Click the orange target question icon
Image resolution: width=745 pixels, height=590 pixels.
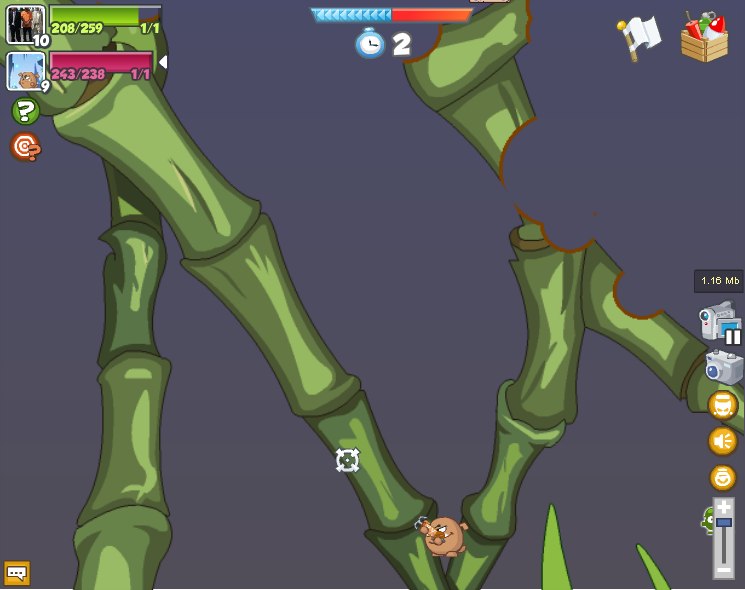(x=25, y=147)
